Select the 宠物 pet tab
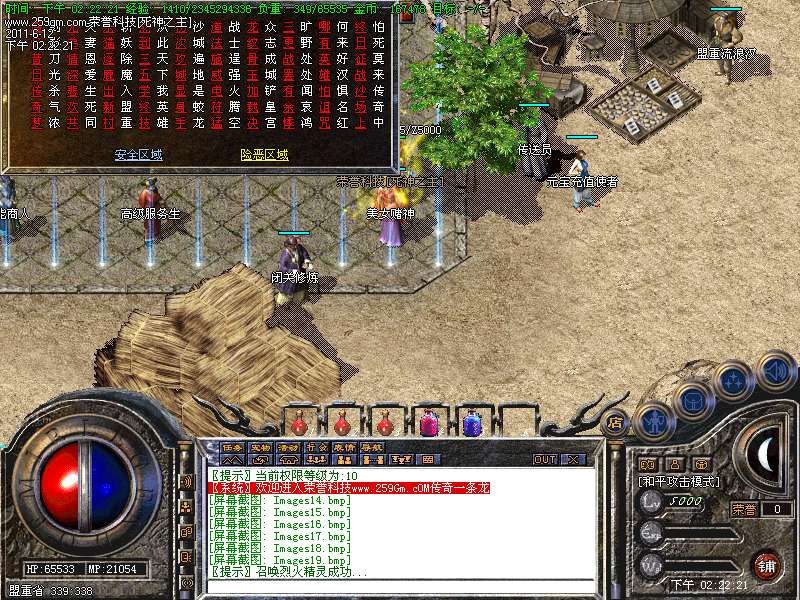This screenshot has height=600, width=800. pyautogui.click(x=260, y=447)
